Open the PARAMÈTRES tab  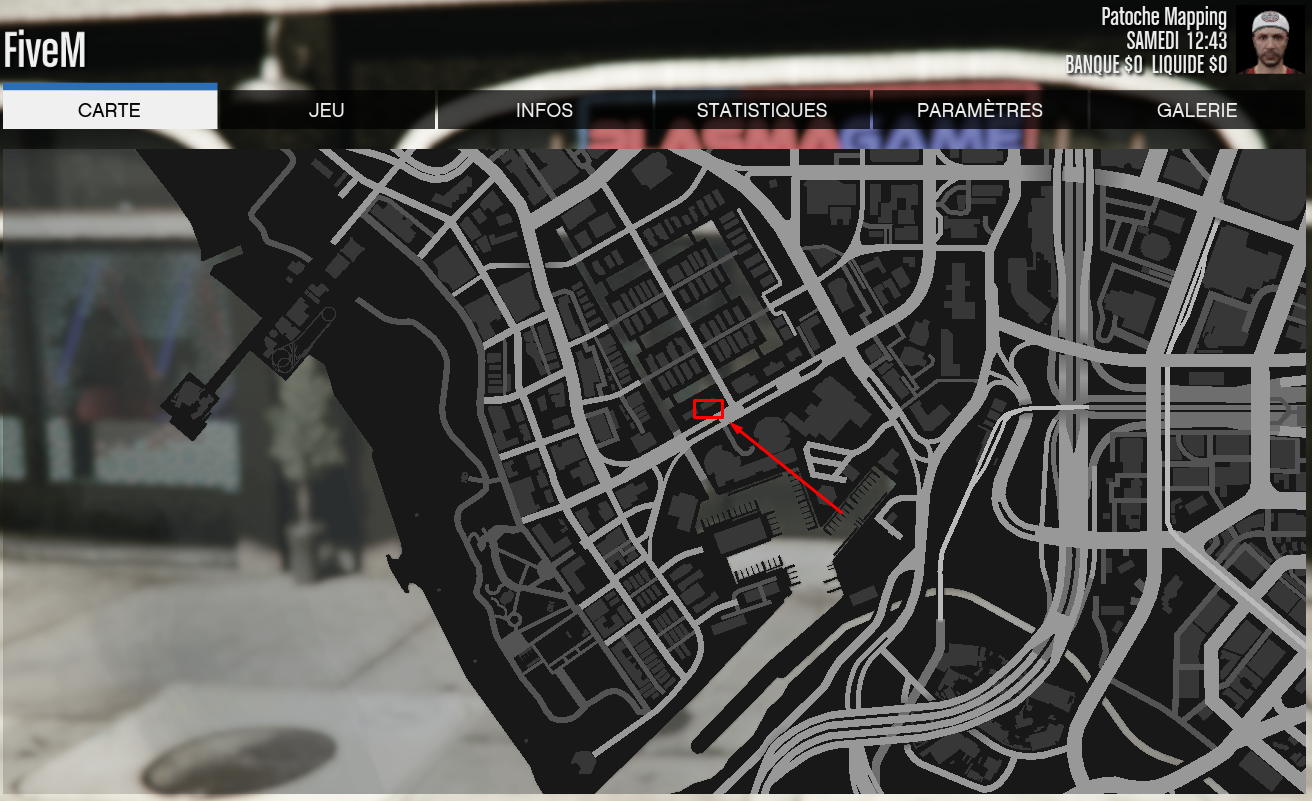[978, 110]
